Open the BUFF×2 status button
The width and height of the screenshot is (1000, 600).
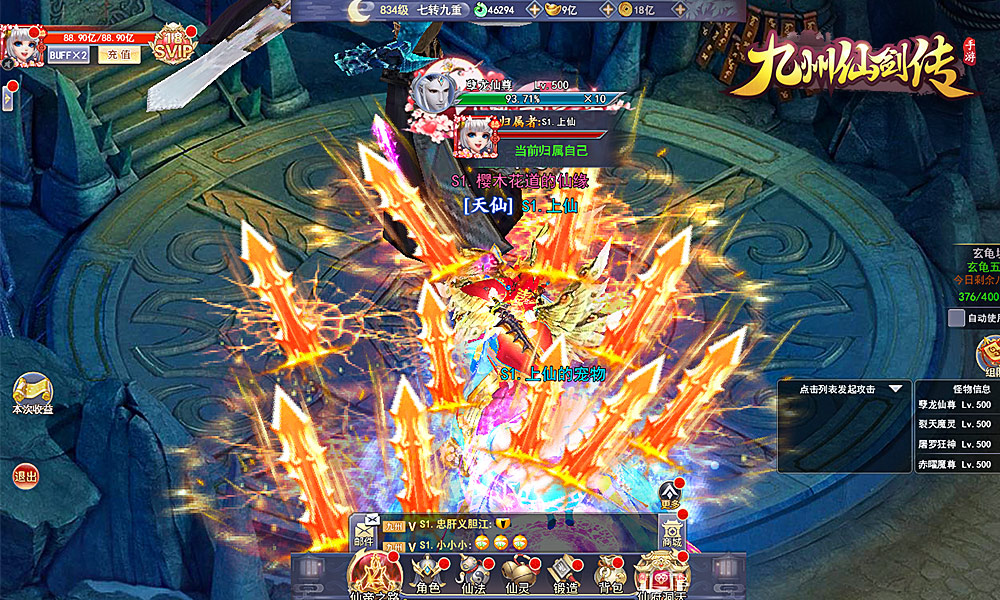coord(69,55)
